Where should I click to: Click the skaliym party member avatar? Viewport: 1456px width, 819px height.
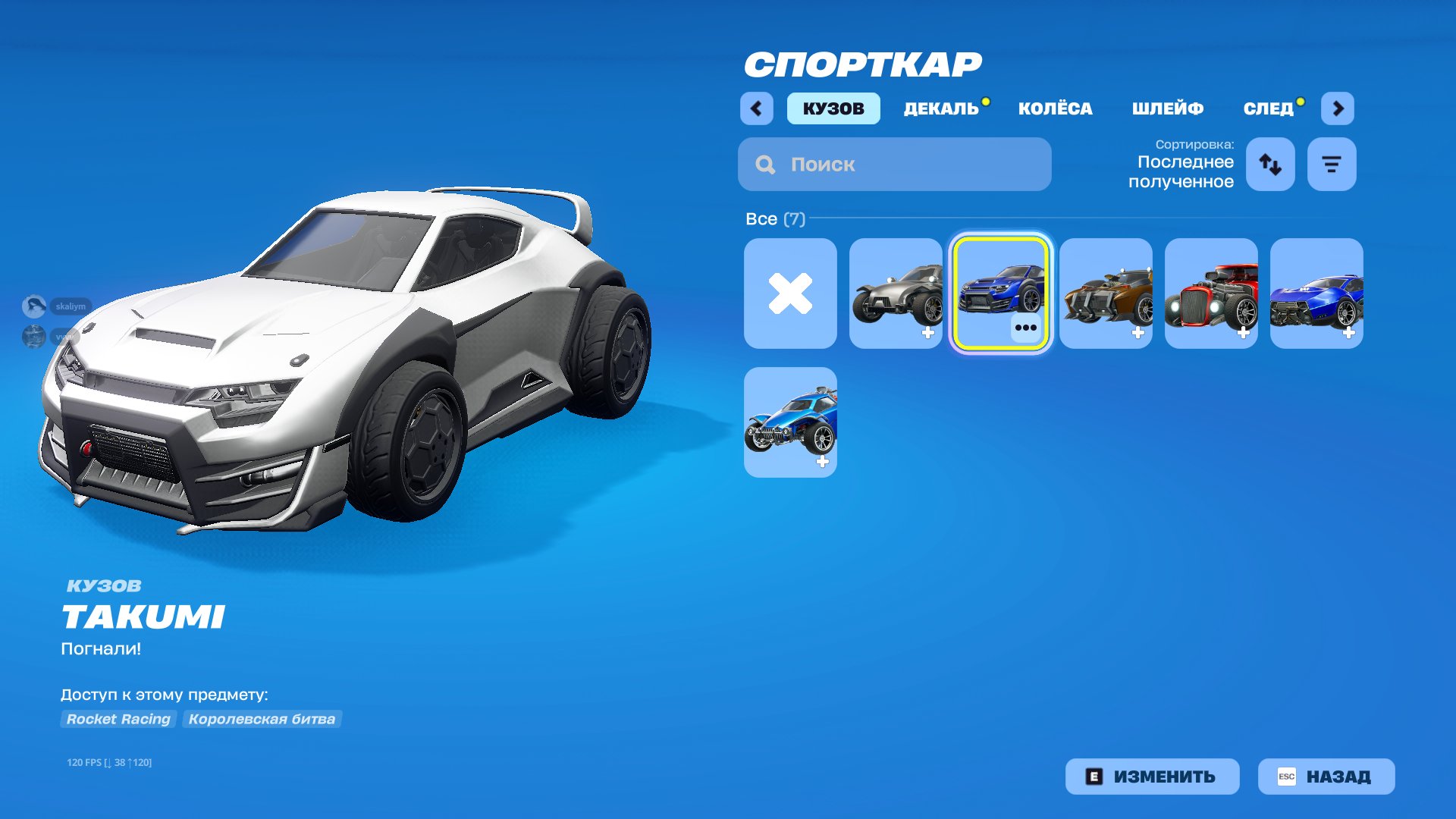click(x=34, y=306)
